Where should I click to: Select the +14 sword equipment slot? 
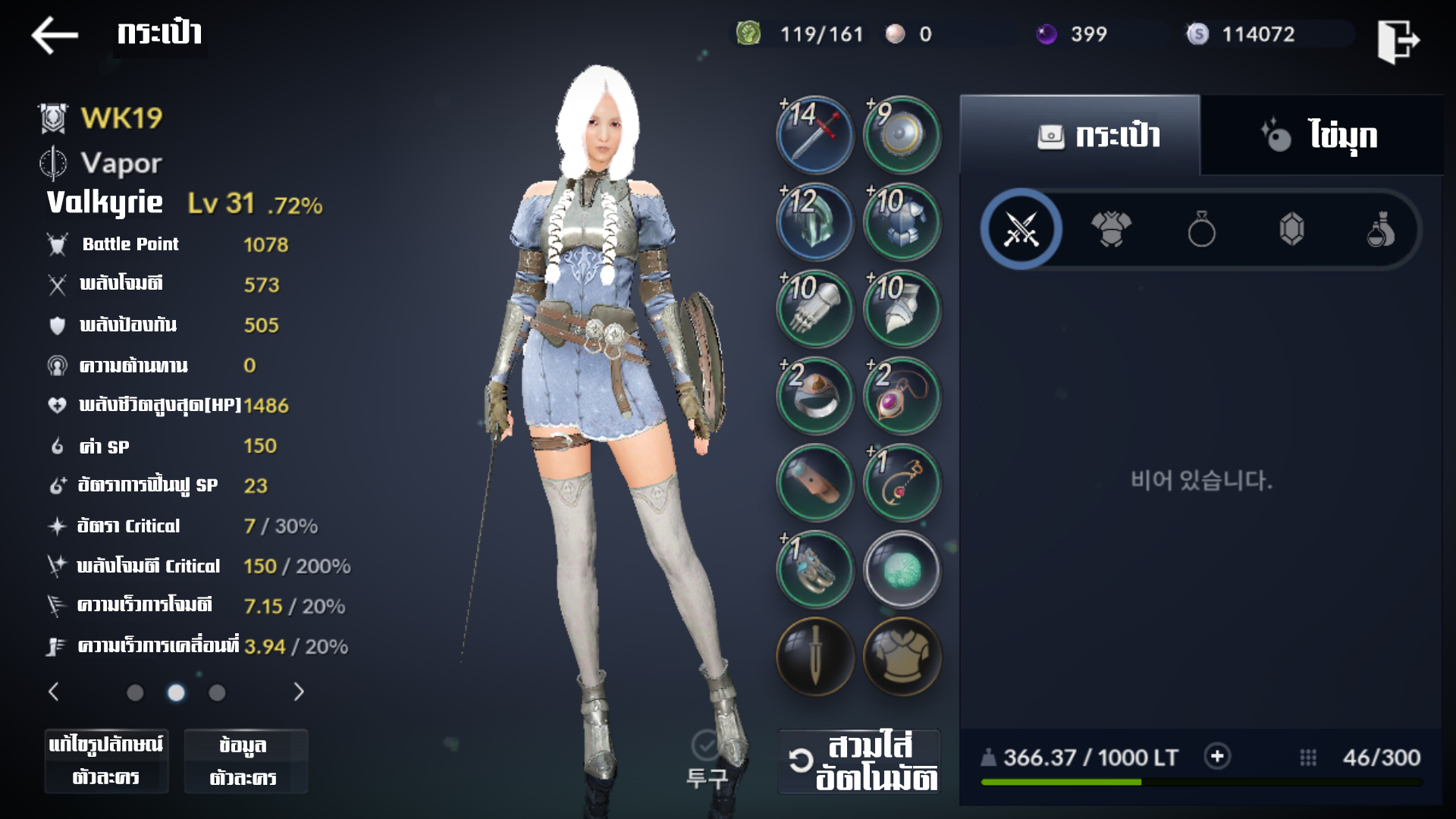coord(815,136)
